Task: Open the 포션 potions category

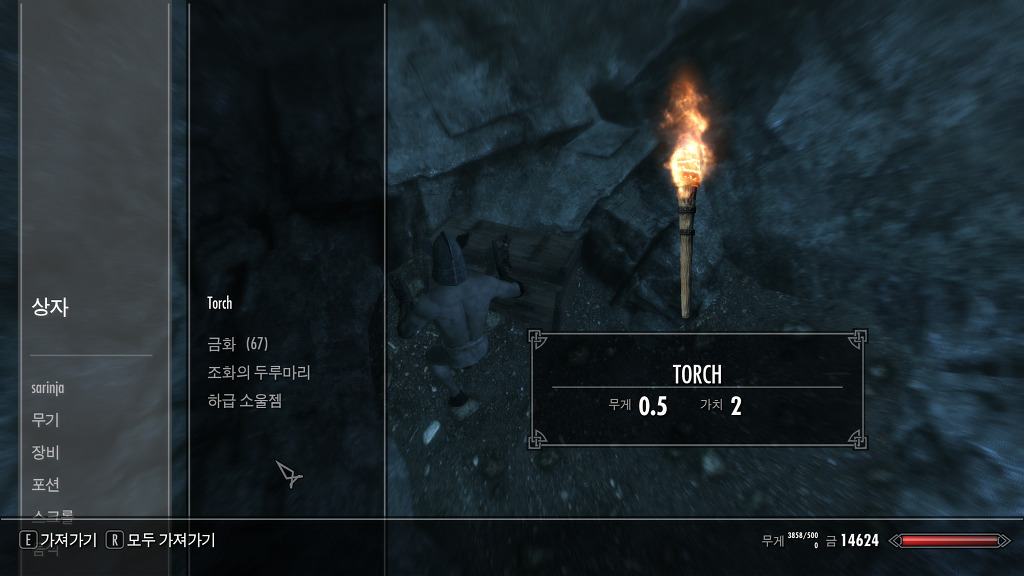Action: pyautogui.click(x=46, y=484)
